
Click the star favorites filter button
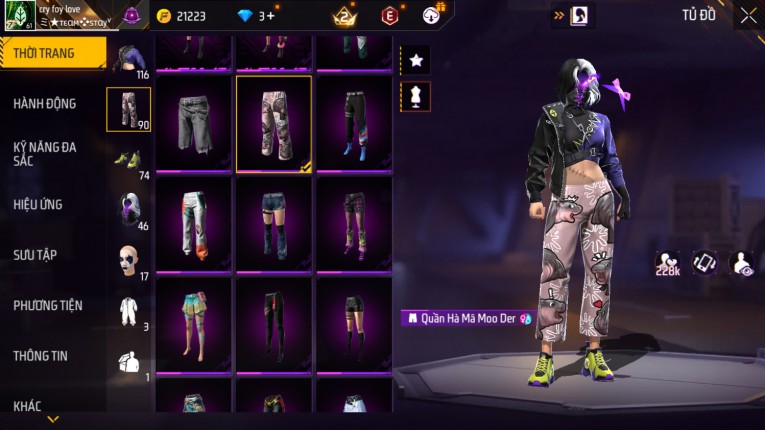pos(416,61)
